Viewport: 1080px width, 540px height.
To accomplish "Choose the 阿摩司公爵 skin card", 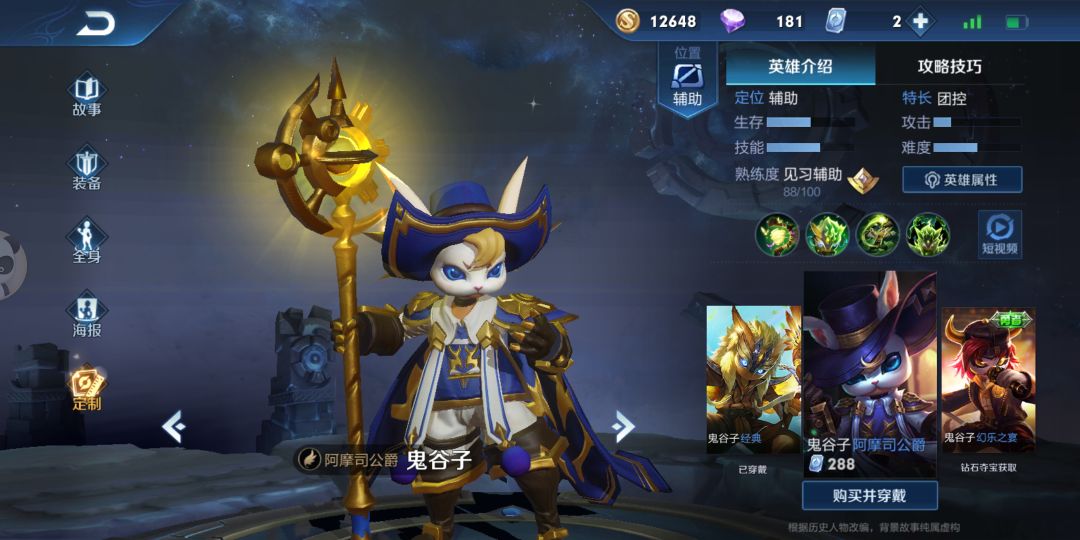I will pyautogui.click(x=869, y=372).
